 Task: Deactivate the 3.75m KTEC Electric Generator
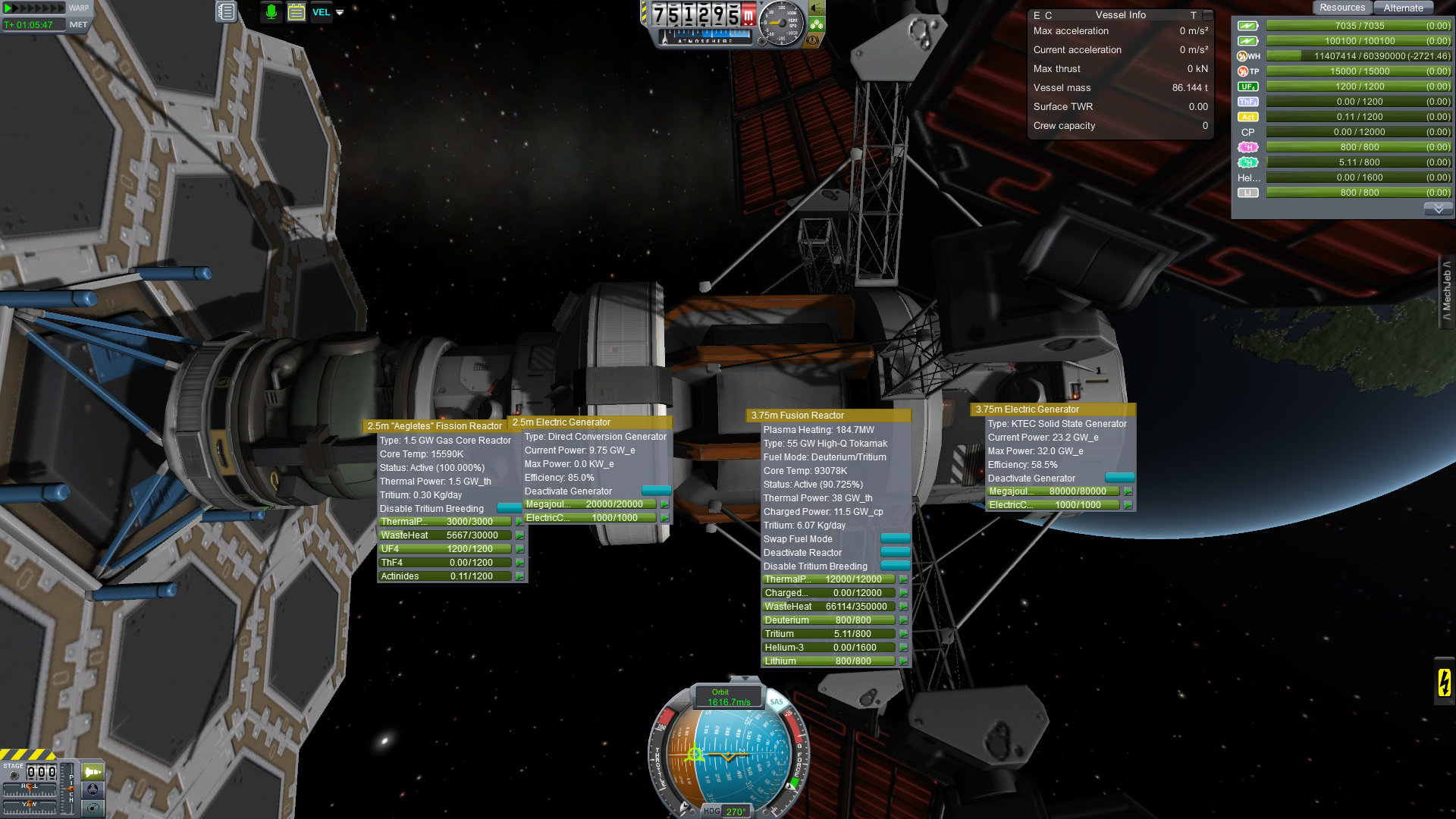click(1119, 478)
